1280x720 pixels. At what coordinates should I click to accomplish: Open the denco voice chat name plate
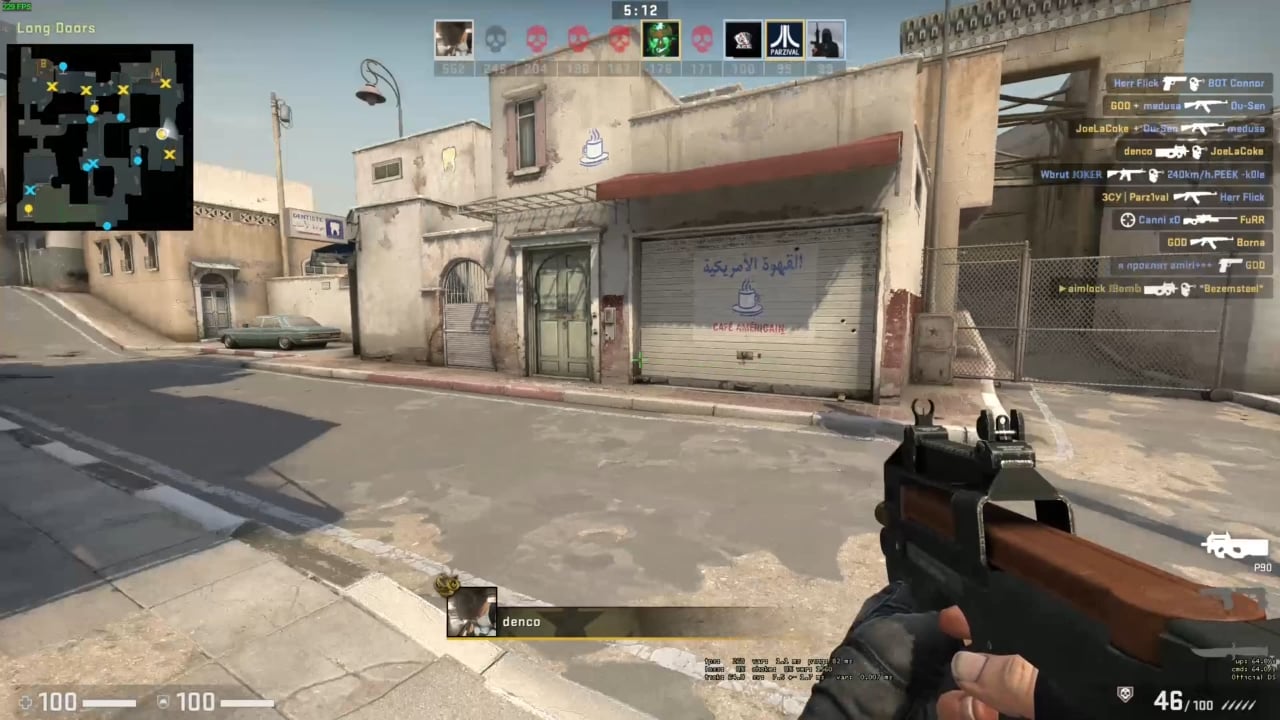(521, 621)
